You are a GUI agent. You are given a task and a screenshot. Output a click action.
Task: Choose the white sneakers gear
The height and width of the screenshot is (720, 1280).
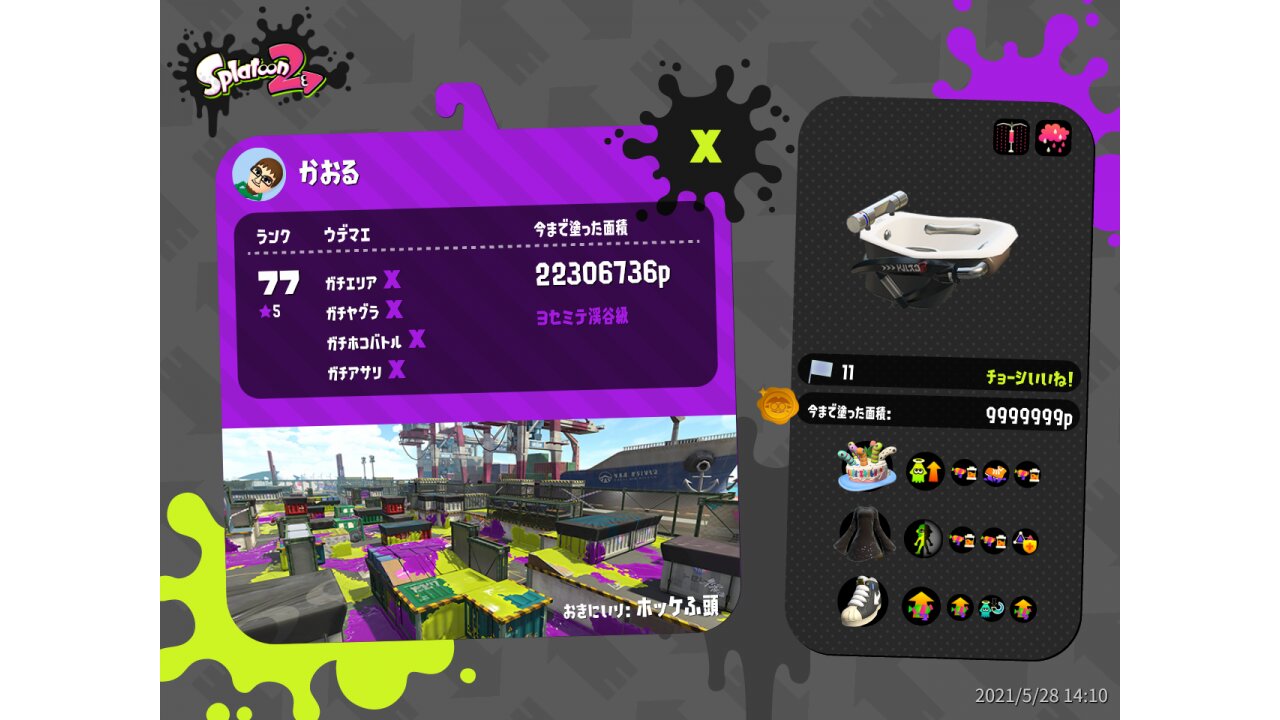[864, 600]
